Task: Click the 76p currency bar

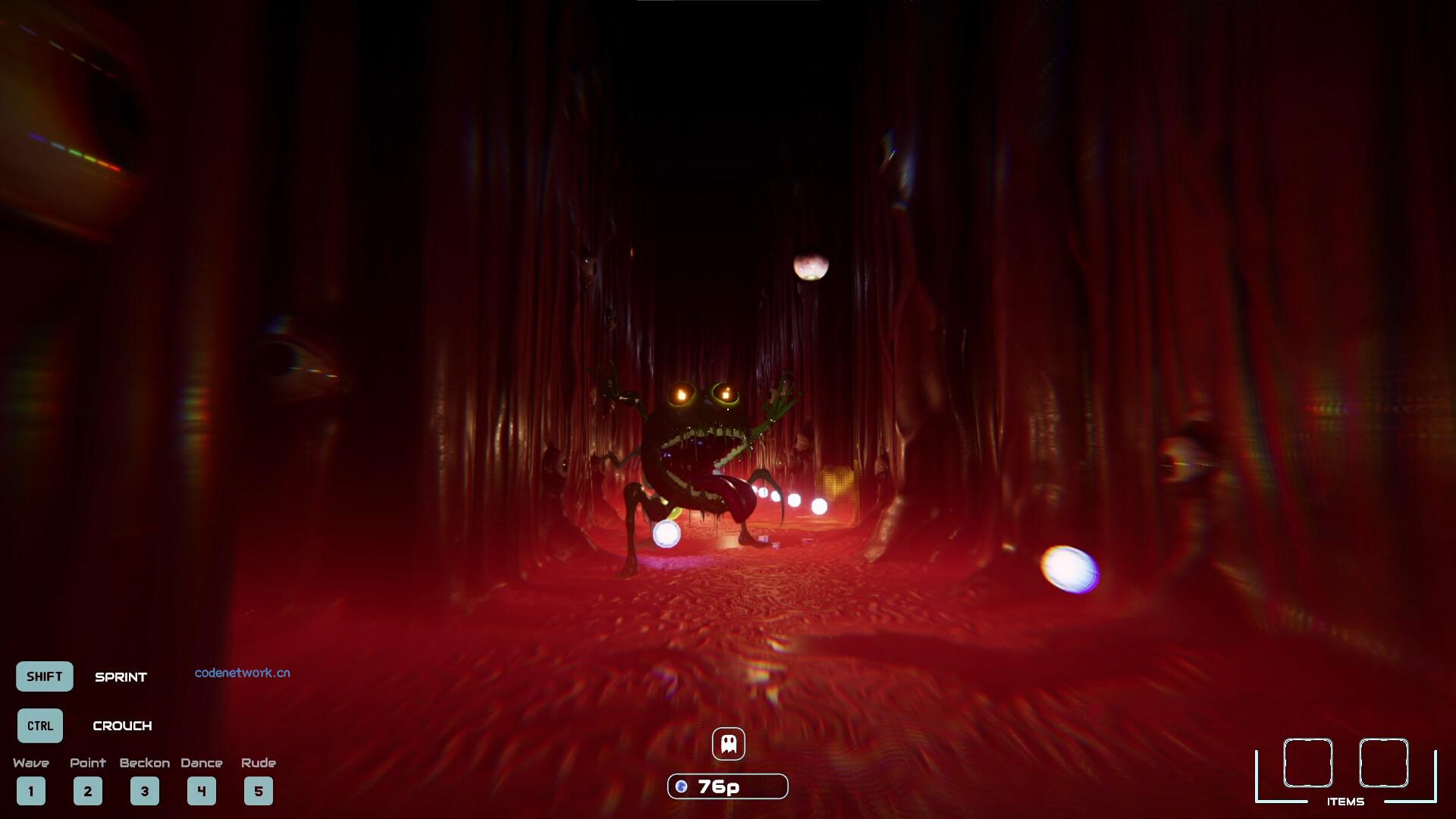Action: click(726, 786)
